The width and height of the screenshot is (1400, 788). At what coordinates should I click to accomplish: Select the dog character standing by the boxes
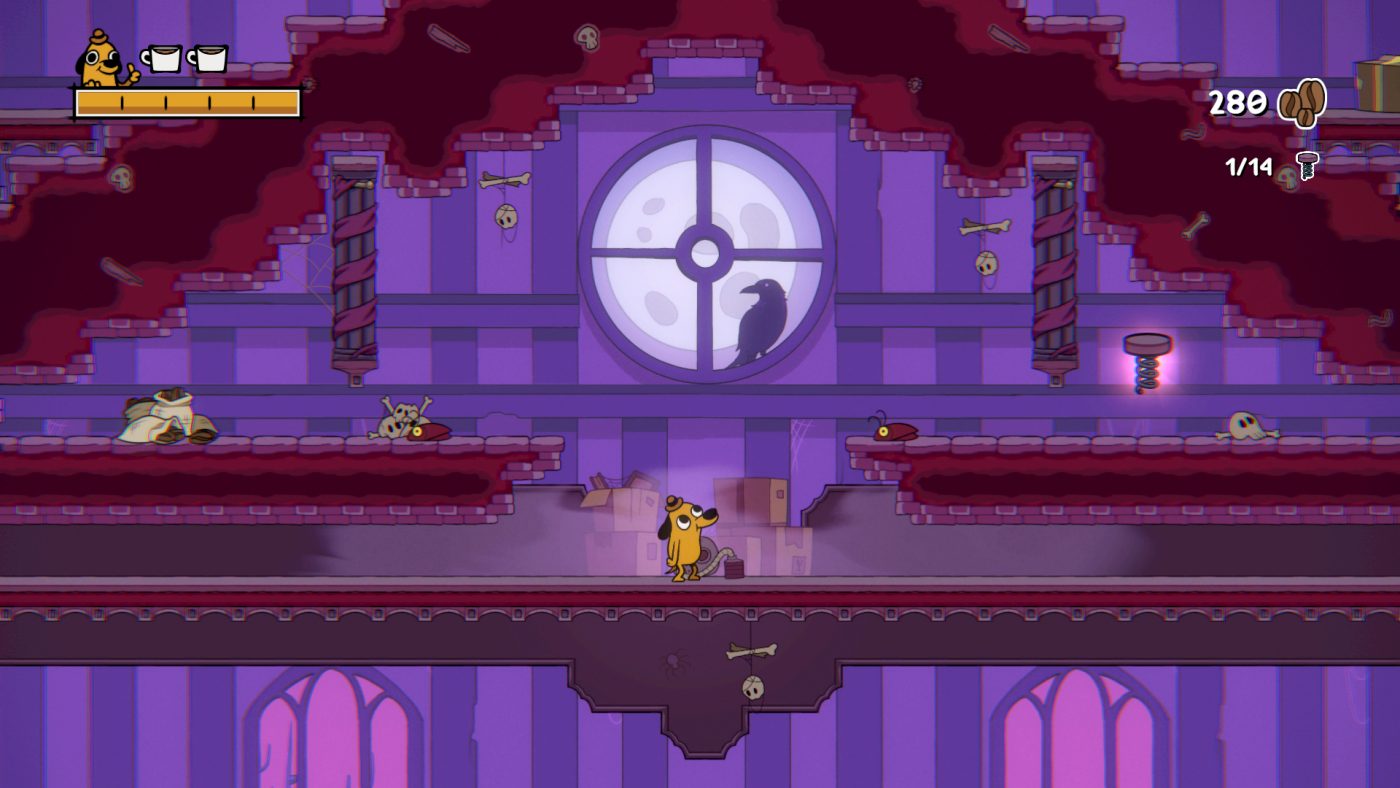[683, 540]
